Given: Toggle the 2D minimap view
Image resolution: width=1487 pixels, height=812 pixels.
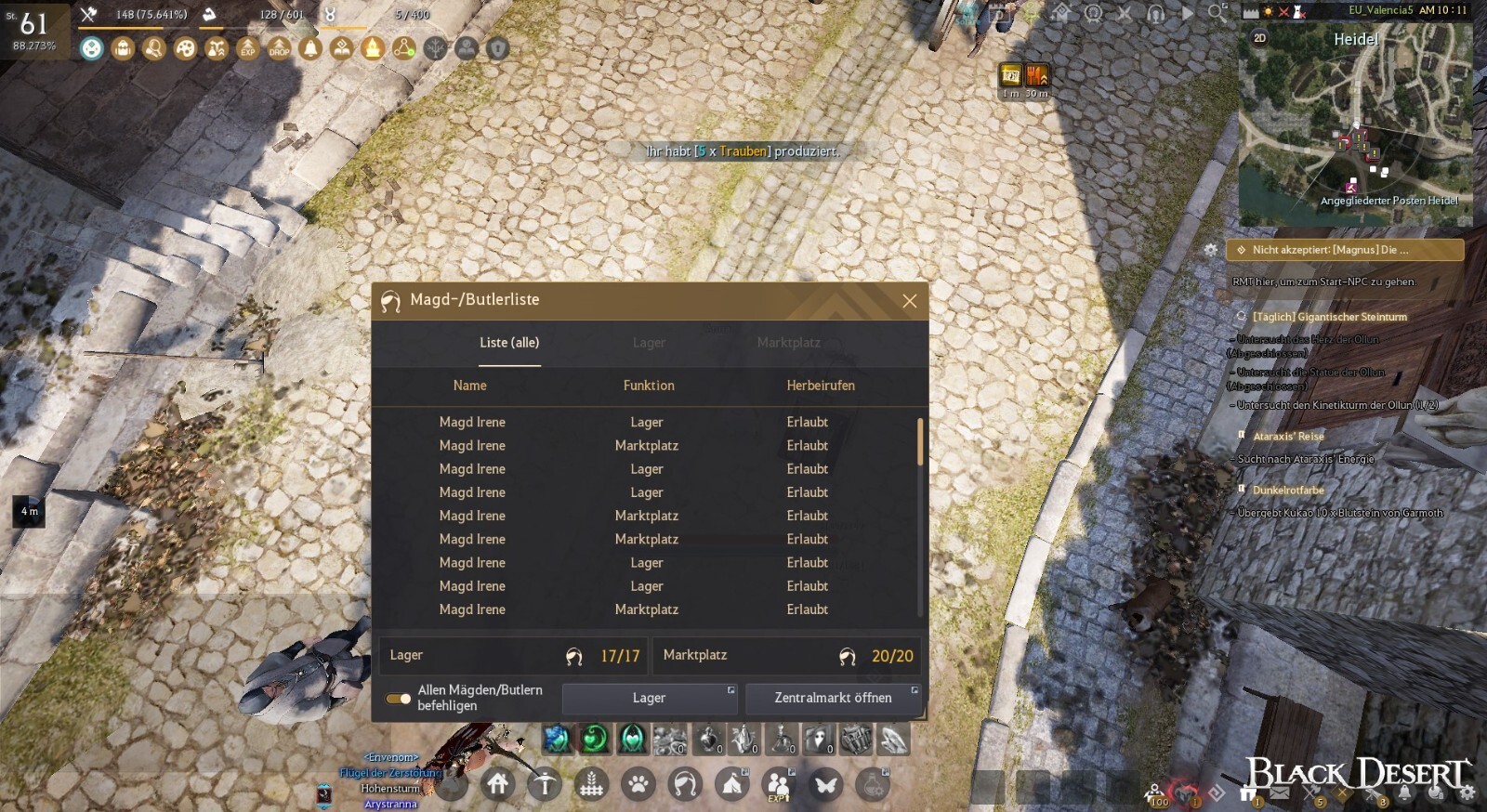Looking at the screenshot, I should [1257, 39].
